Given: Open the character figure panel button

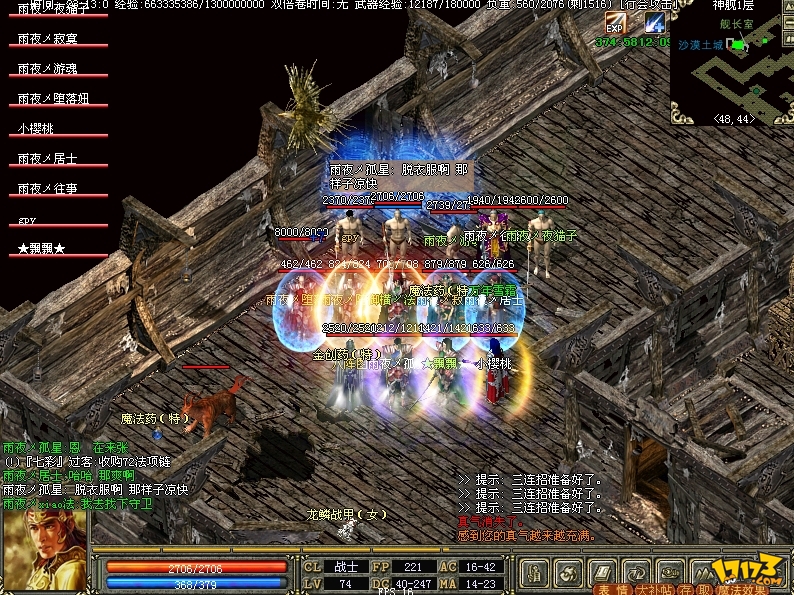Looking at the screenshot, I should coord(535,573).
